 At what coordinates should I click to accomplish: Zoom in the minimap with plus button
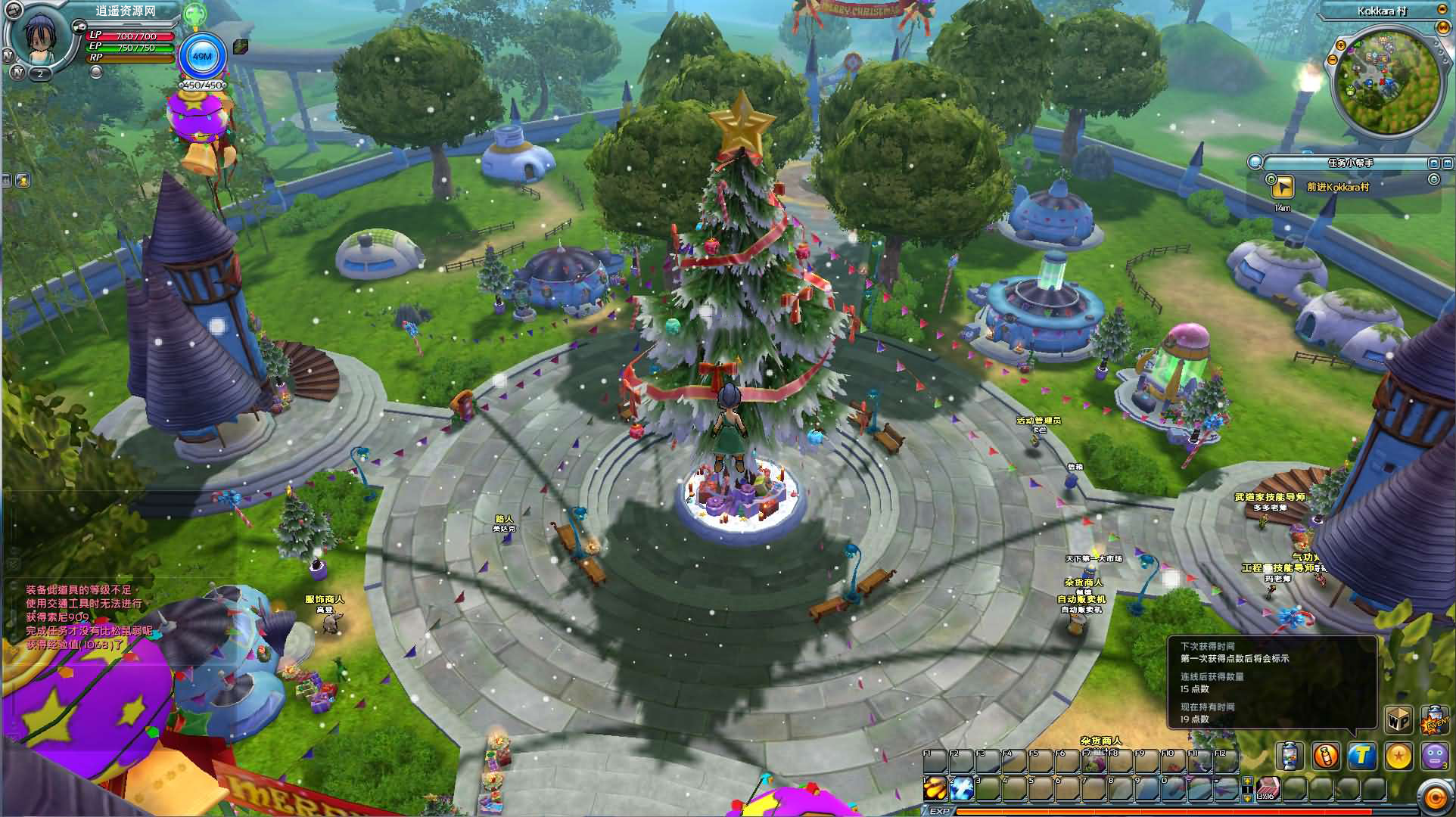point(1341,46)
